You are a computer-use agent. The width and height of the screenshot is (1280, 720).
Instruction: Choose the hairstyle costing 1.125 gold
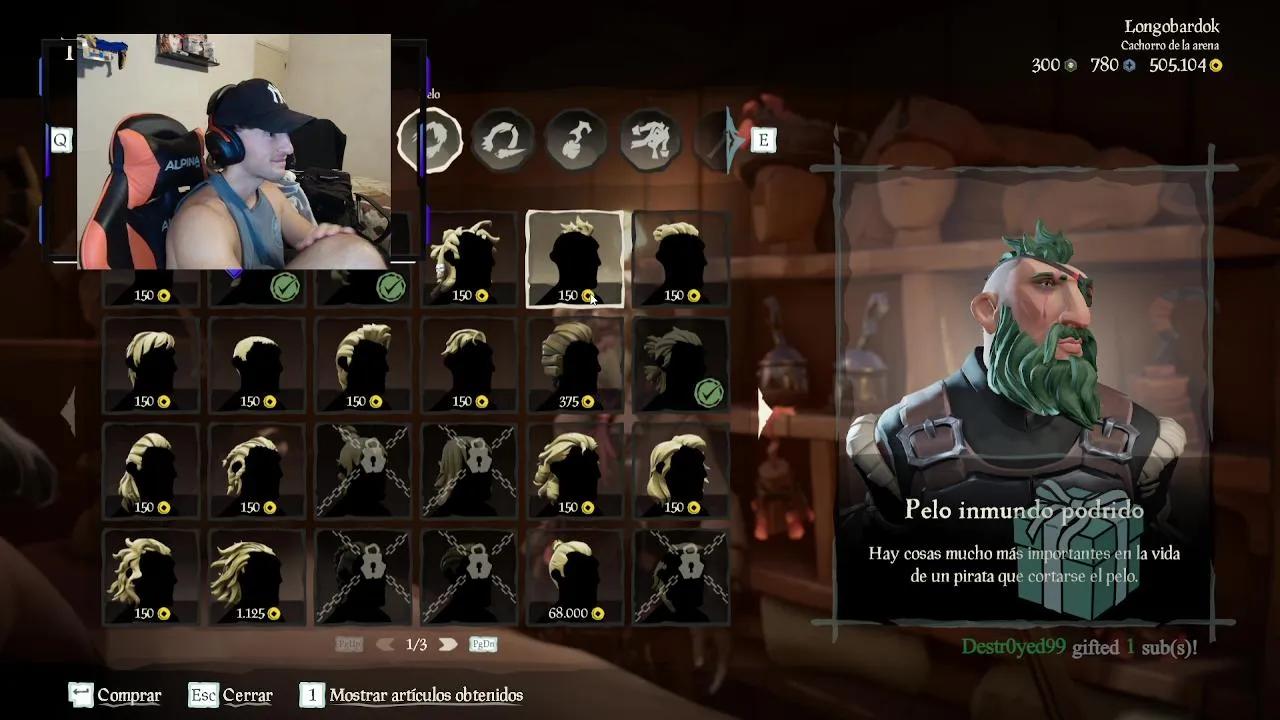coord(256,577)
